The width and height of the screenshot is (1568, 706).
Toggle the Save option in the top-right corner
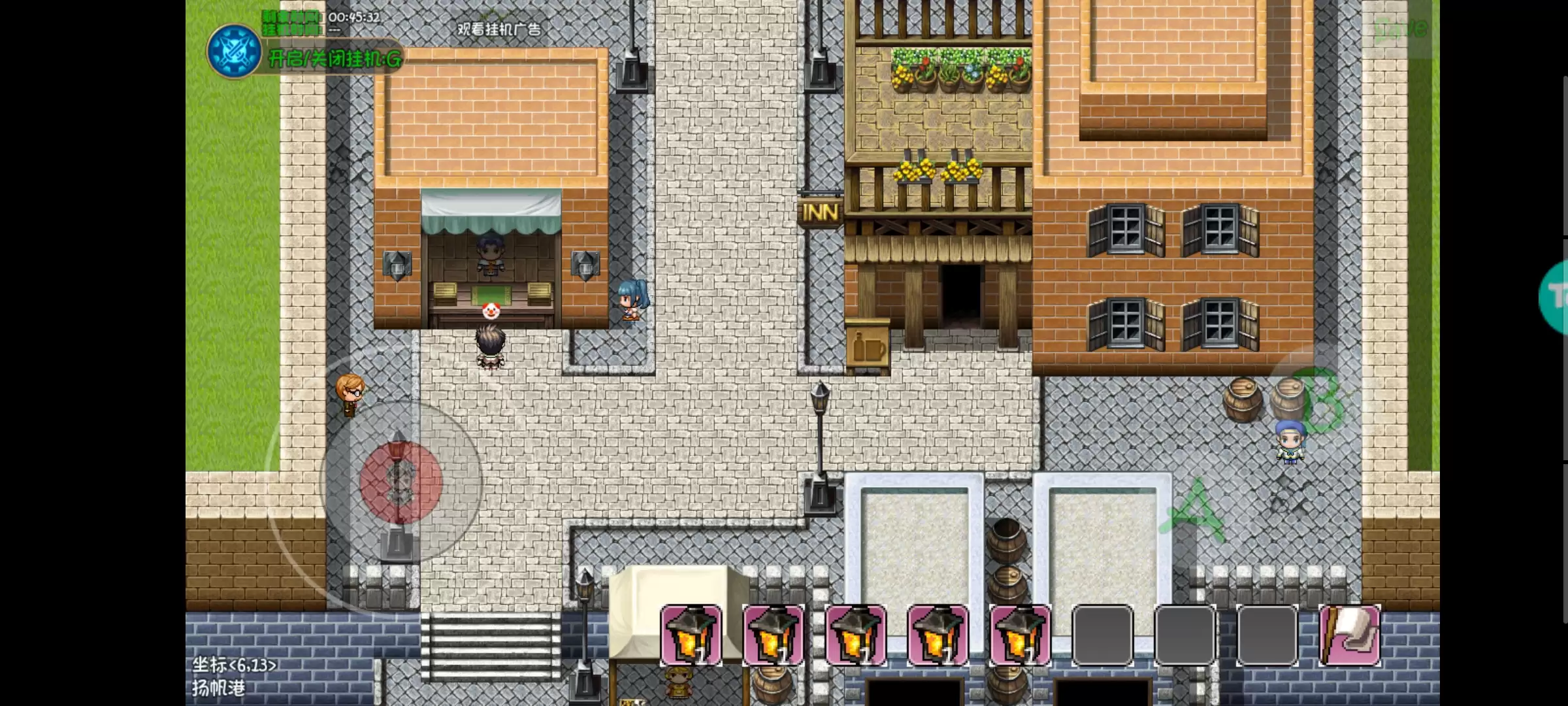click(1398, 29)
